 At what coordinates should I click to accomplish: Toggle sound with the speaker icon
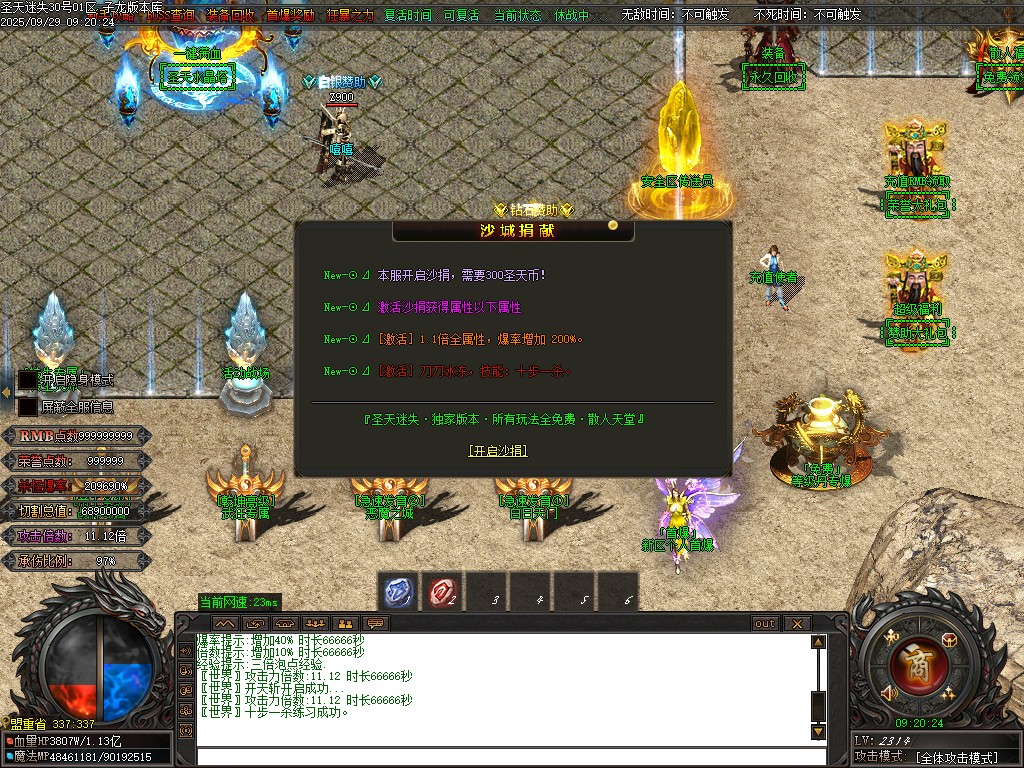pos(887,693)
